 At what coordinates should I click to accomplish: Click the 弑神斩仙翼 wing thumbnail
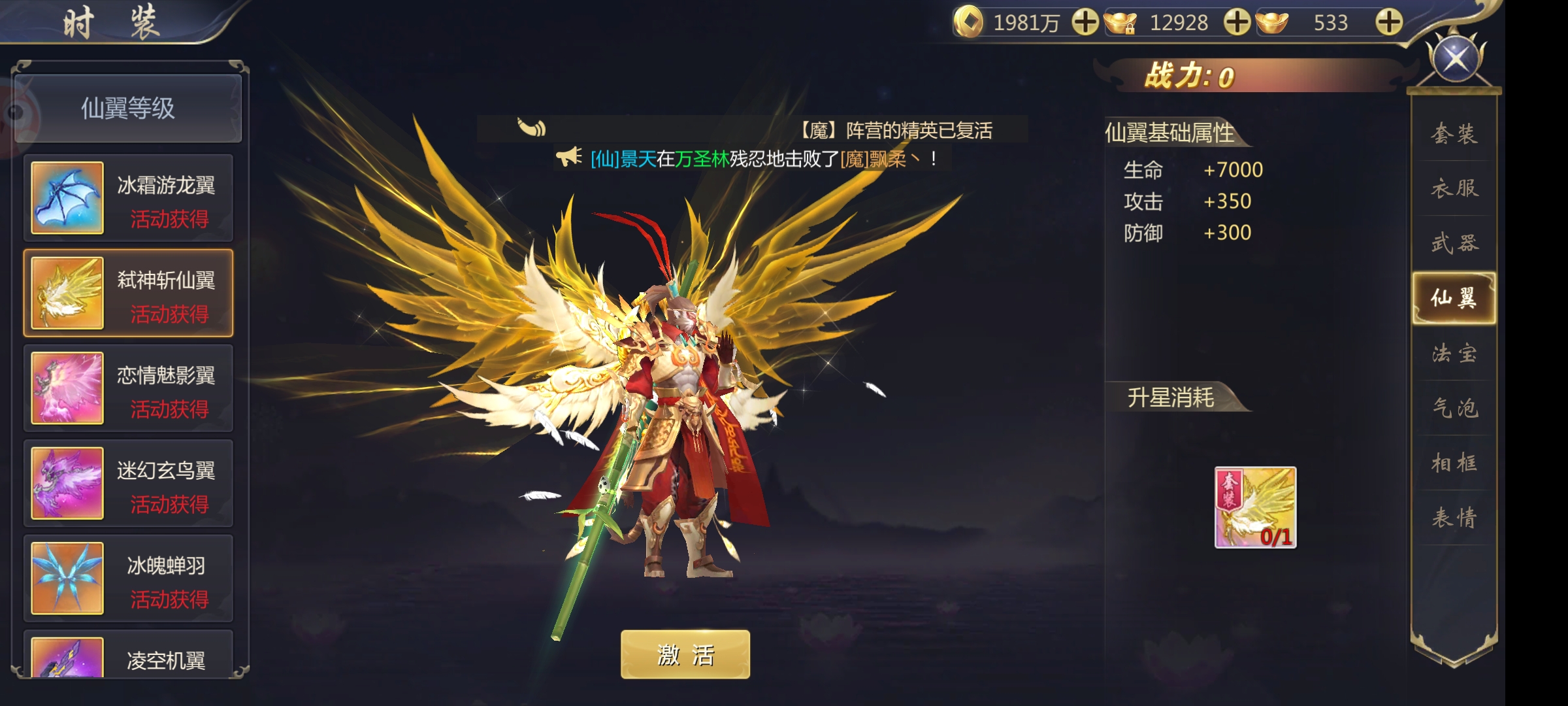click(65, 293)
